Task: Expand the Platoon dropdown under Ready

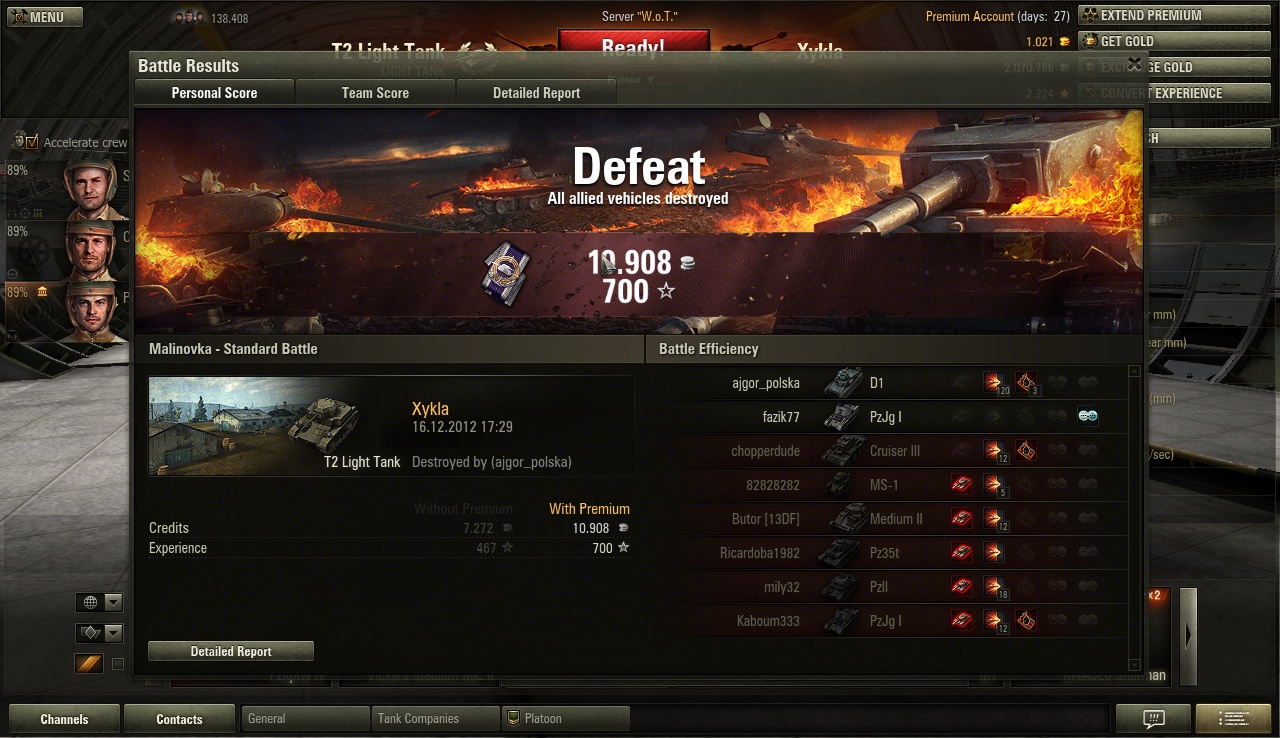Action: click(x=650, y=79)
